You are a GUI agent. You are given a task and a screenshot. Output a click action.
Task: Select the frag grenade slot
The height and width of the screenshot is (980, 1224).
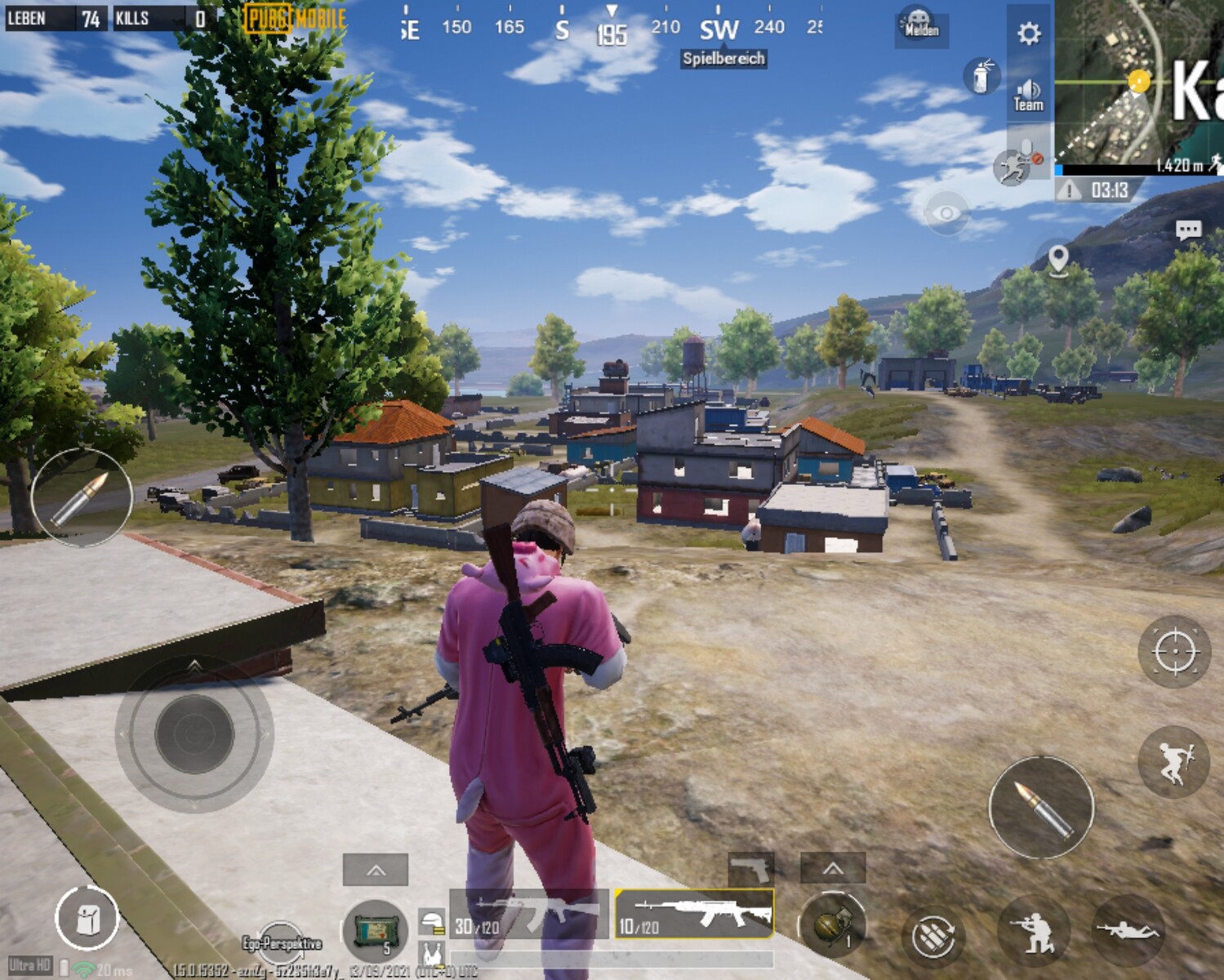click(x=831, y=925)
